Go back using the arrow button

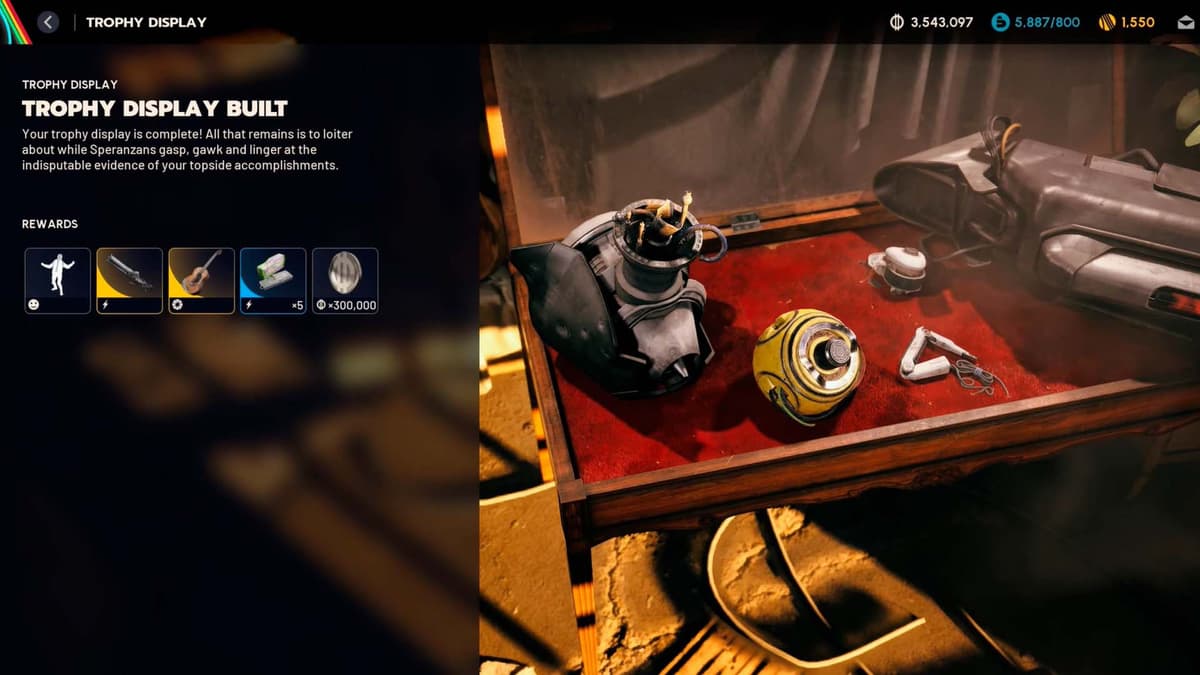(48, 22)
